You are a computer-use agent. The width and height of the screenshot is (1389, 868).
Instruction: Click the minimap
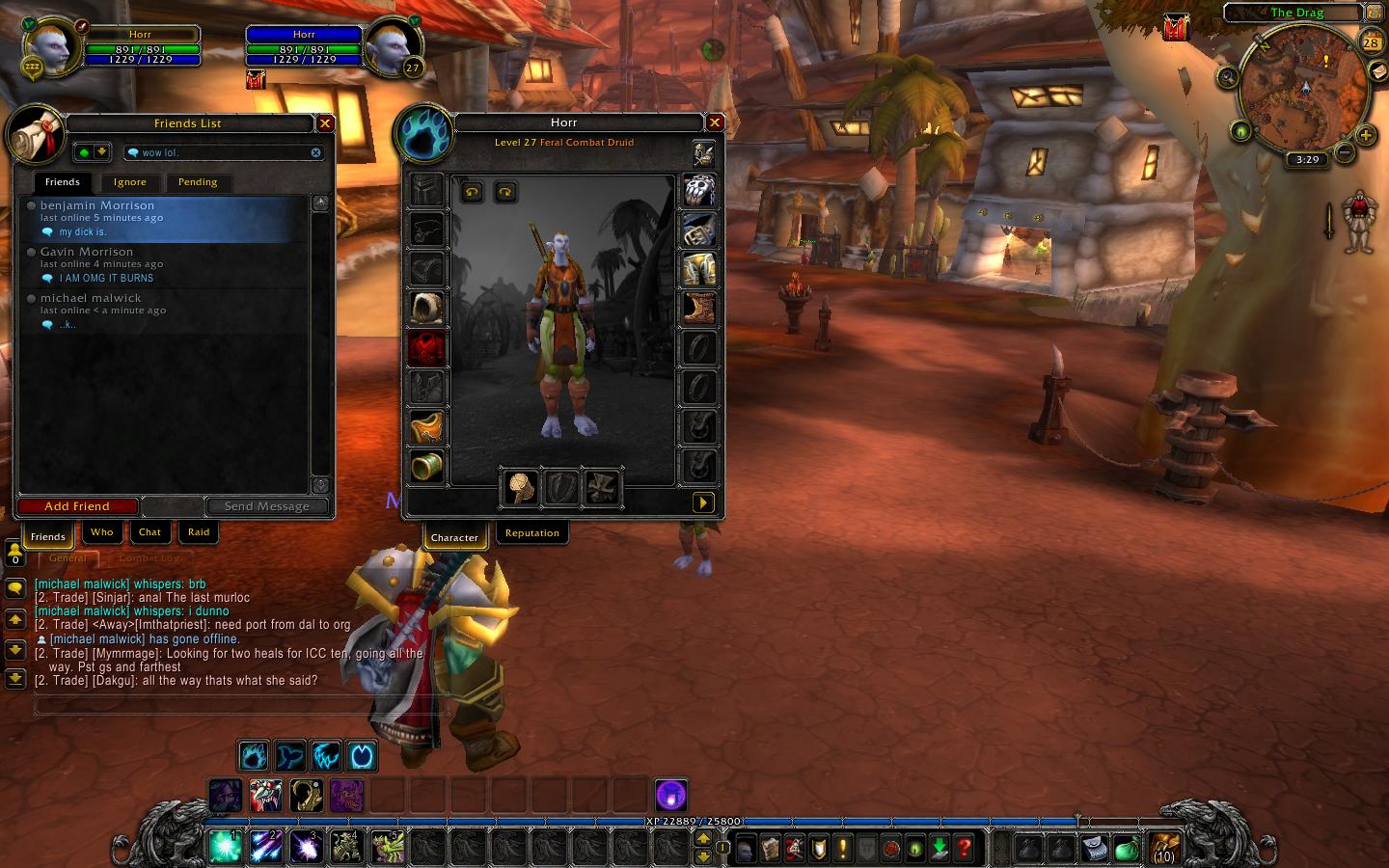pos(1304,92)
